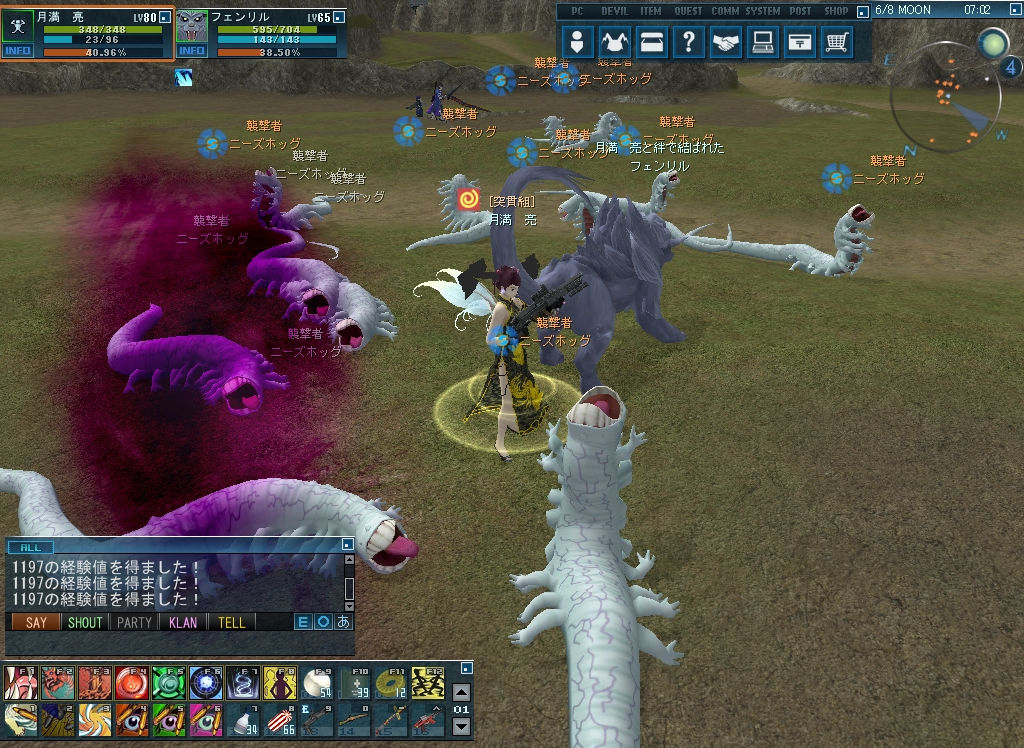Open the System laptop icon
1024x748 pixels.
point(763,42)
